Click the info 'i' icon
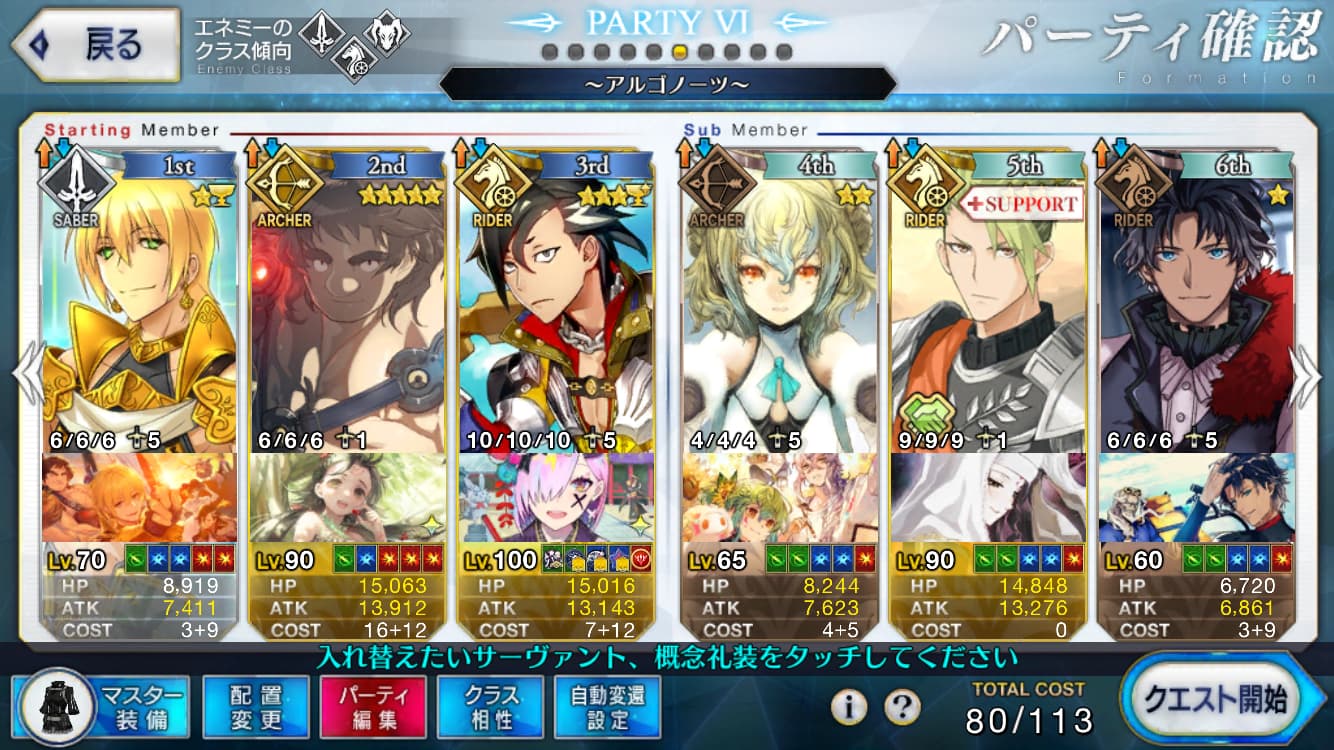 pyautogui.click(x=849, y=707)
